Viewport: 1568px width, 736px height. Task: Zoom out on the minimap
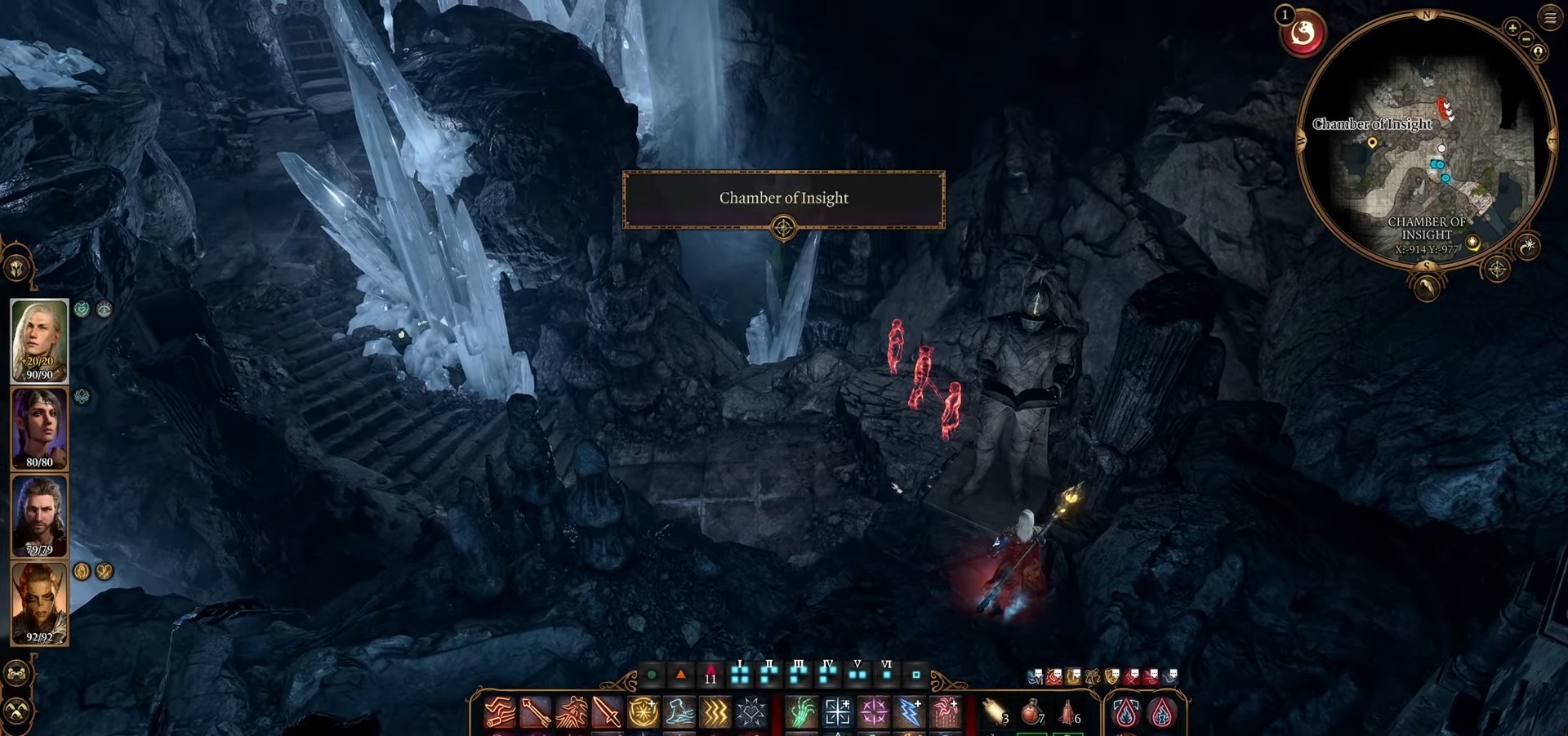pyautogui.click(x=1526, y=39)
